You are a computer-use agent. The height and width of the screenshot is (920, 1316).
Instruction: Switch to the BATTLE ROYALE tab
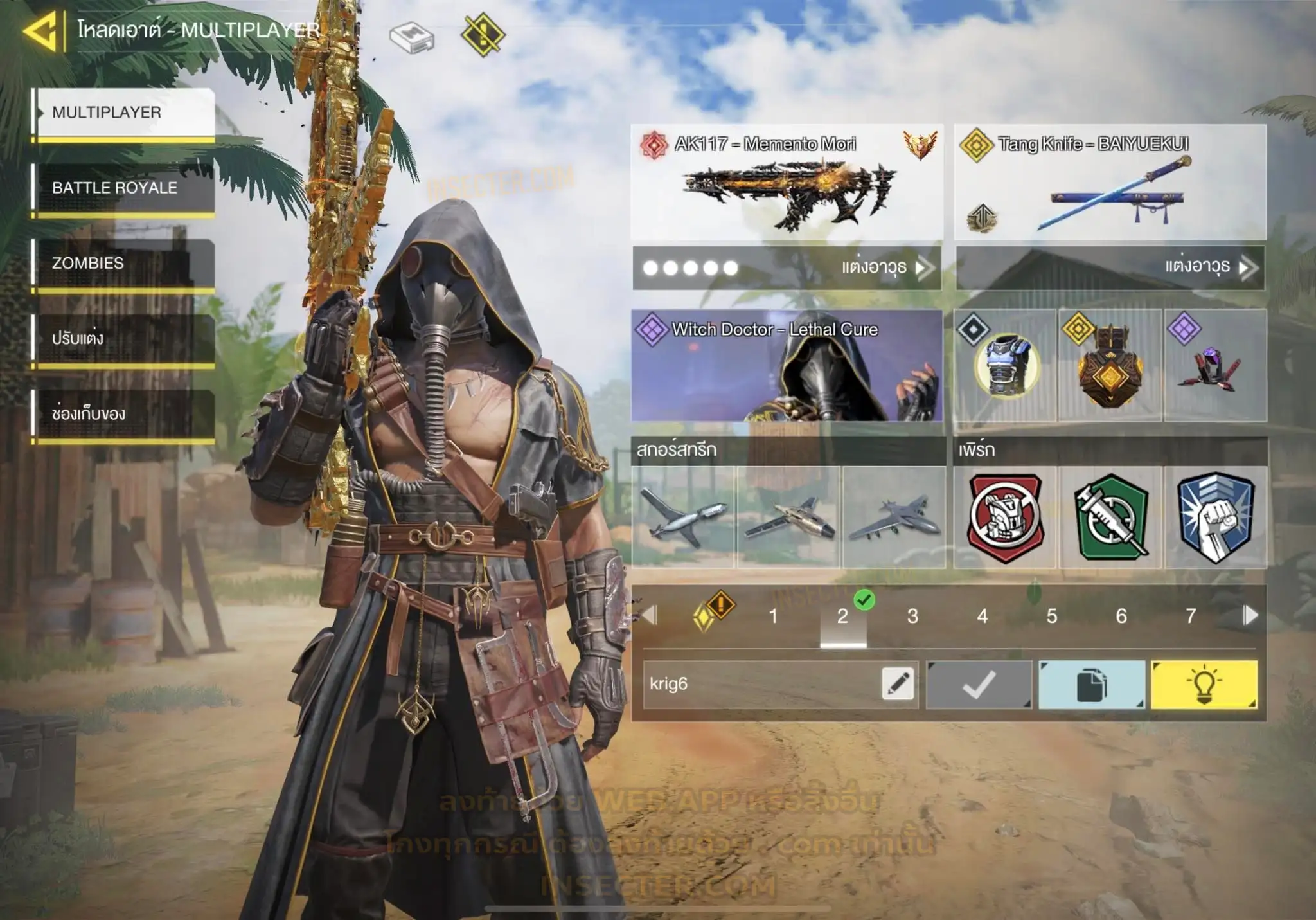tap(125, 188)
